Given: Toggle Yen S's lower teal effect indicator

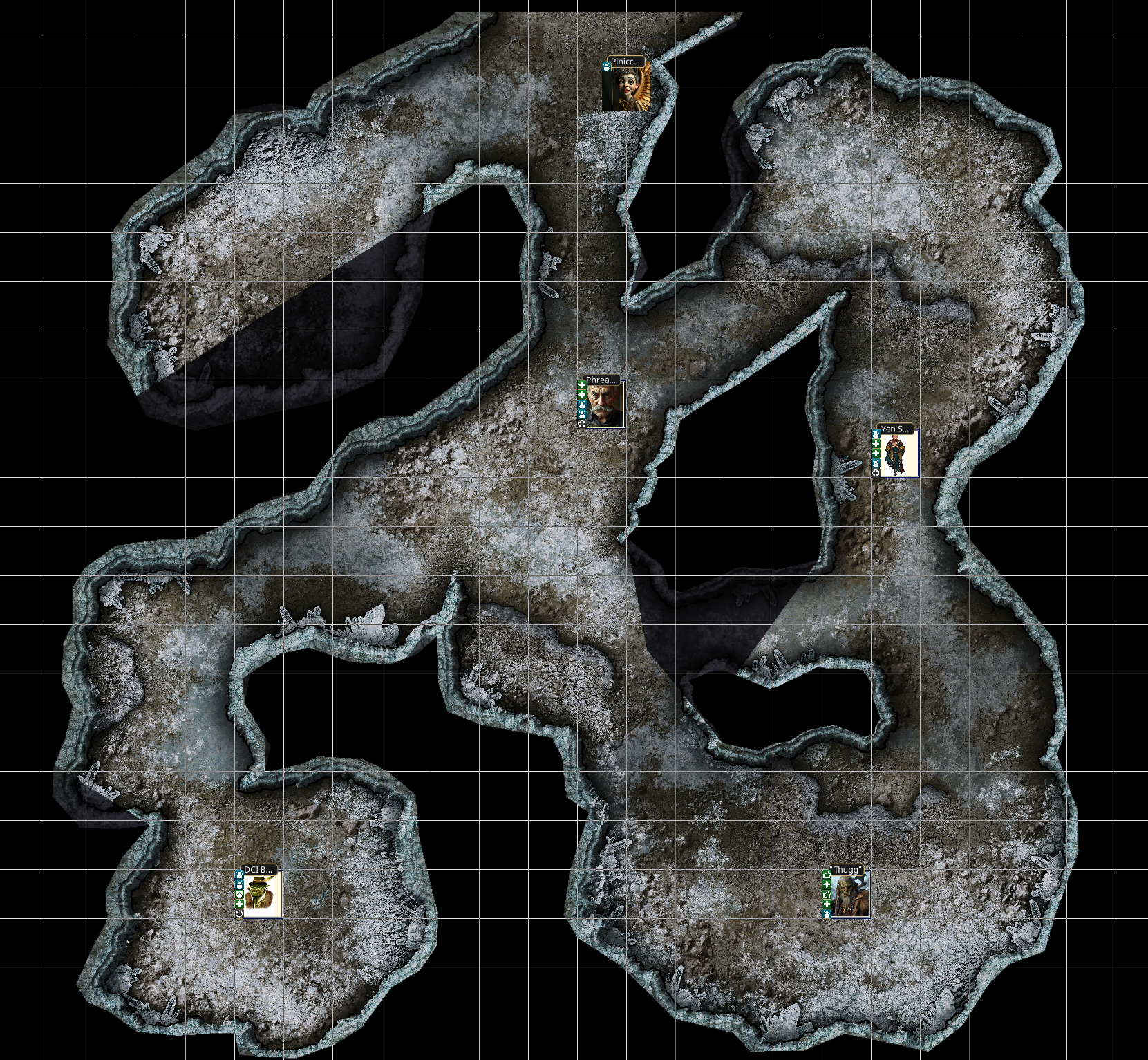Looking at the screenshot, I should 875,464.
